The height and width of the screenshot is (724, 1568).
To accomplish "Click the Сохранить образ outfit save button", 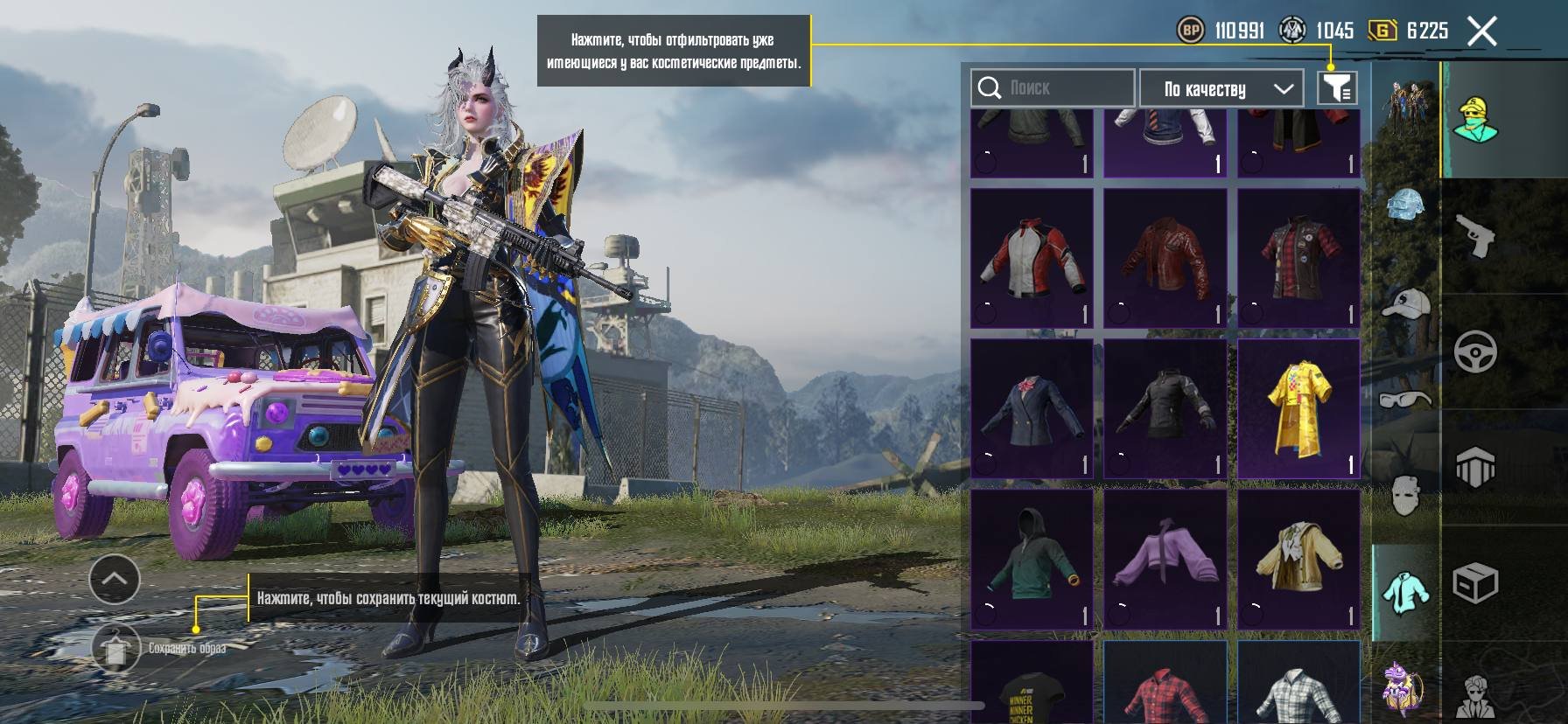I will pos(116,649).
